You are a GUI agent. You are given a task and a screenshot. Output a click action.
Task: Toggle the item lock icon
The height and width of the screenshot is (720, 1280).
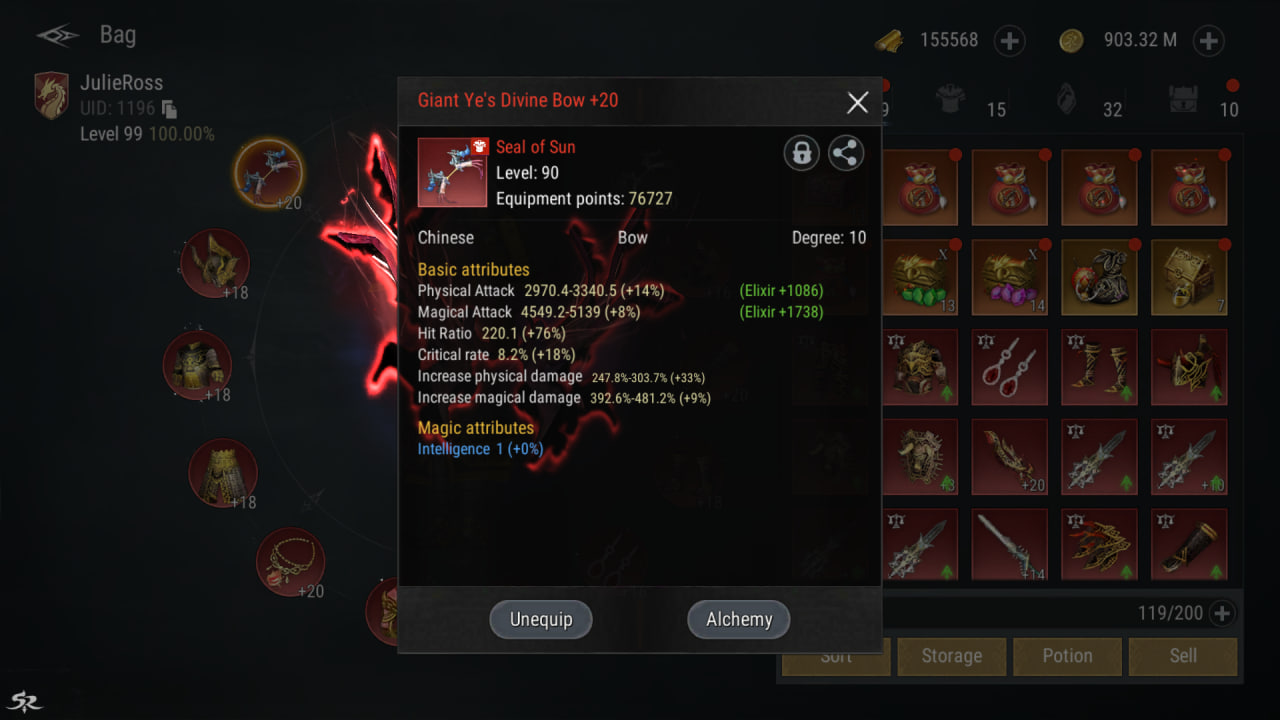(801, 153)
